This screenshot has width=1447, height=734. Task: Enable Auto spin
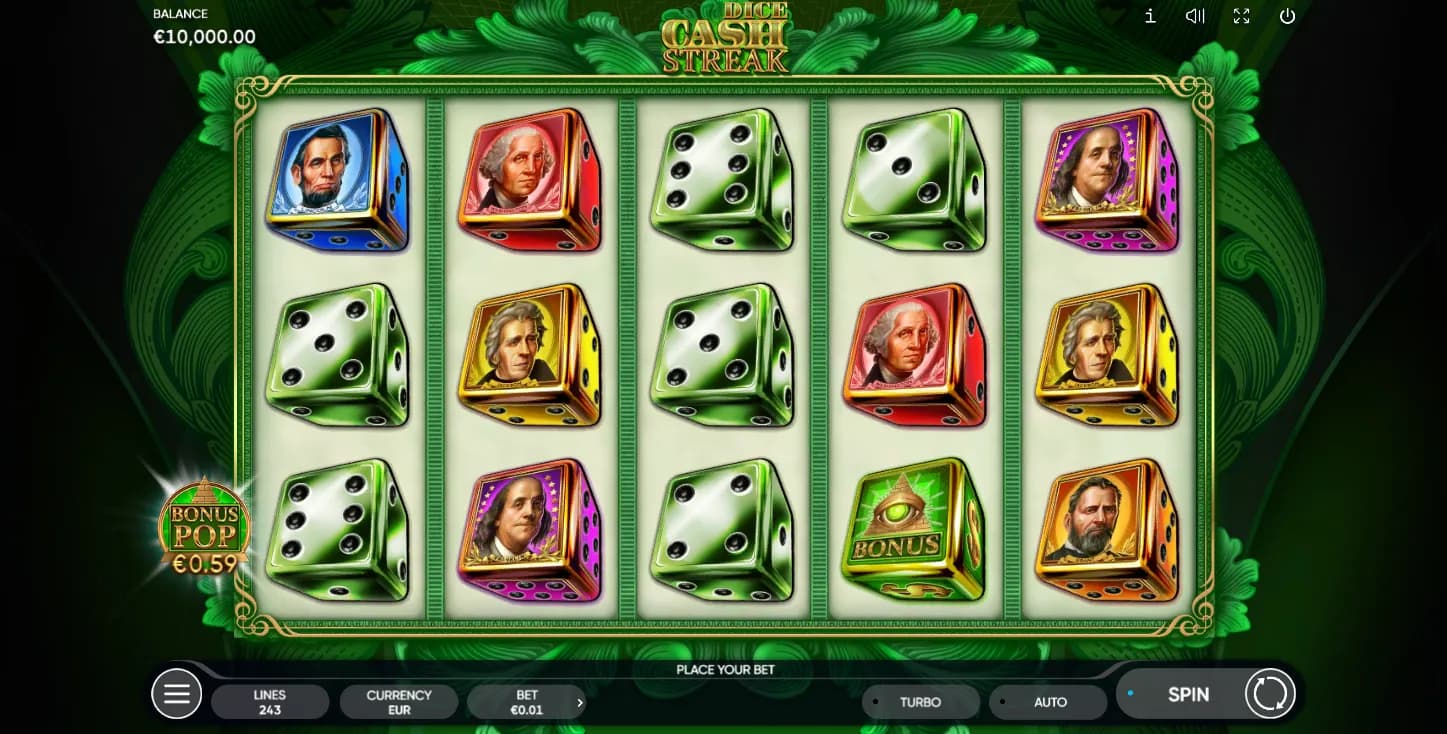(x=1049, y=702)
